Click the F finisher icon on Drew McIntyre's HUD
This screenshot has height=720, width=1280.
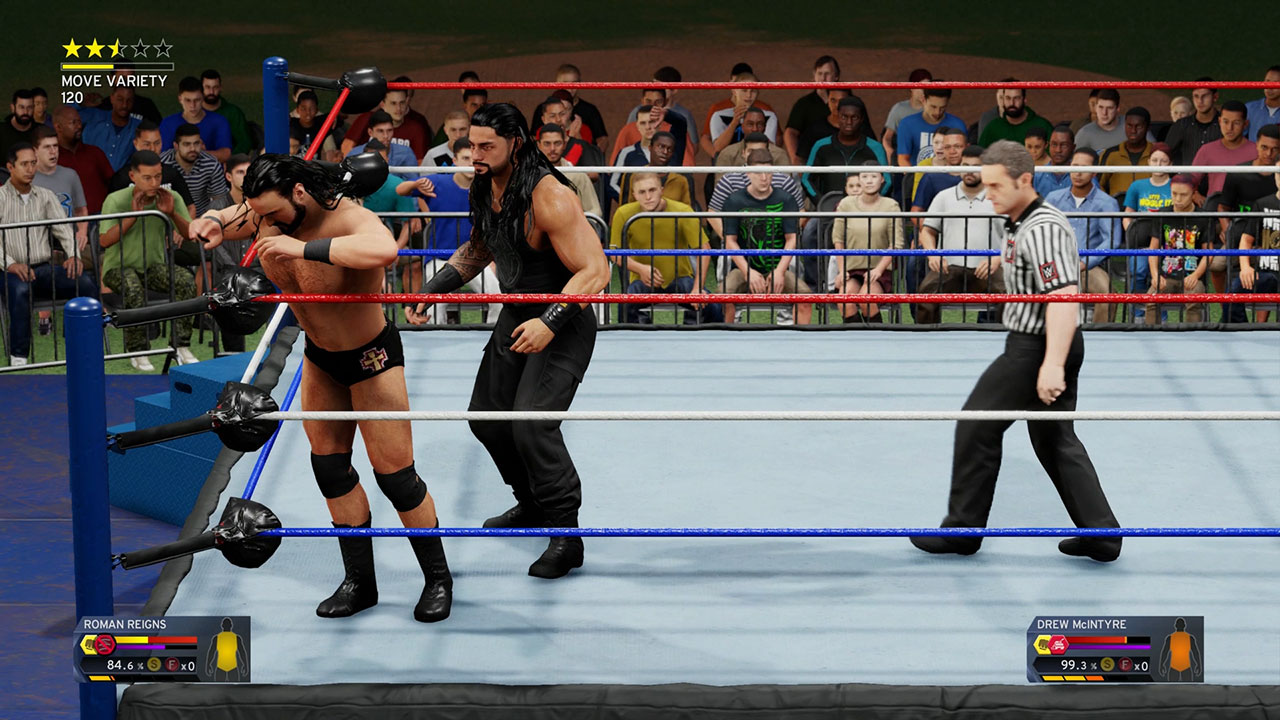pyautogui.click(x=1125, y=665)
